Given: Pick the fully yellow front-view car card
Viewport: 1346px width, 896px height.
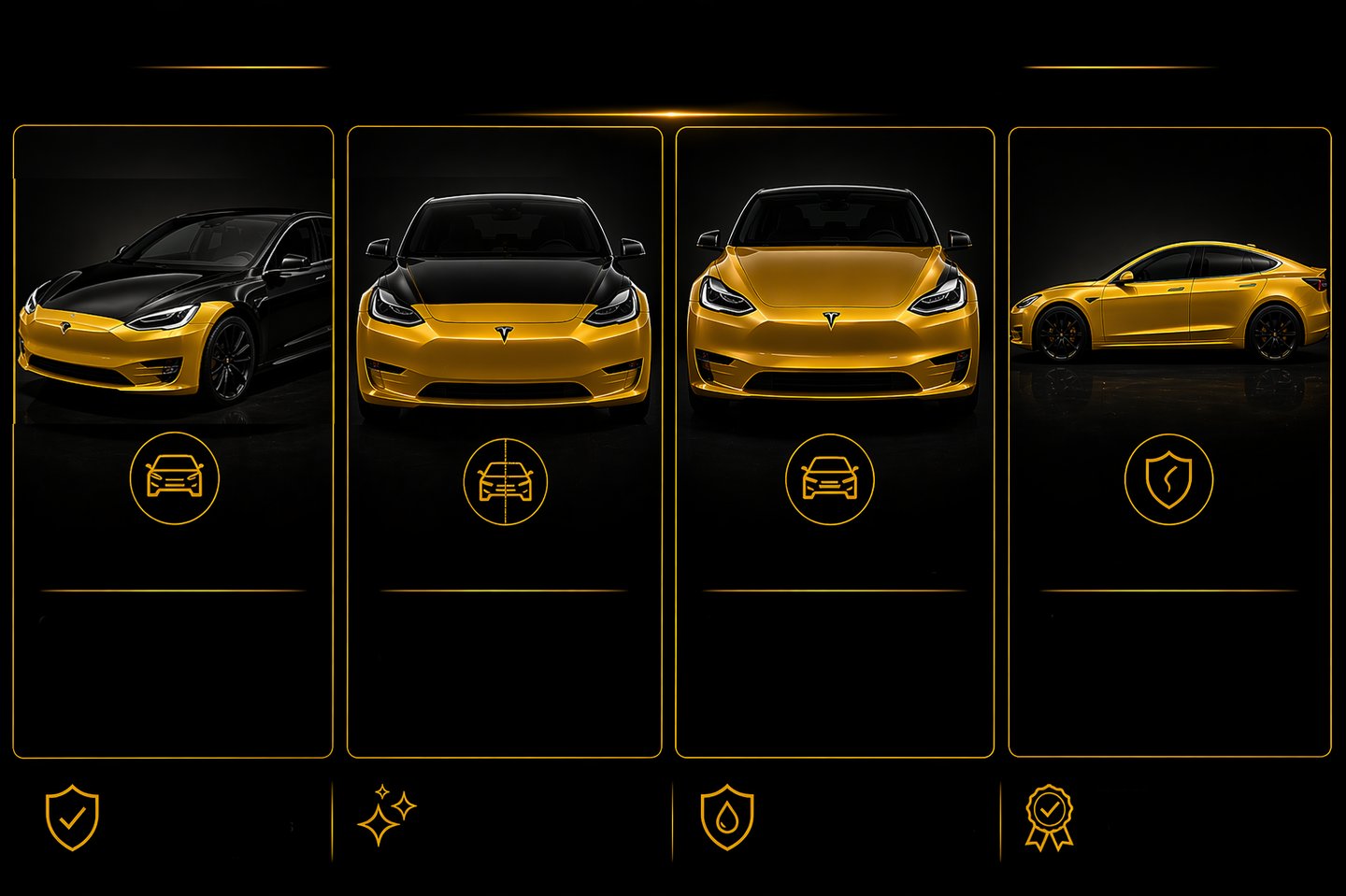Looking at the screenshot, I should (x=833, y=299).
